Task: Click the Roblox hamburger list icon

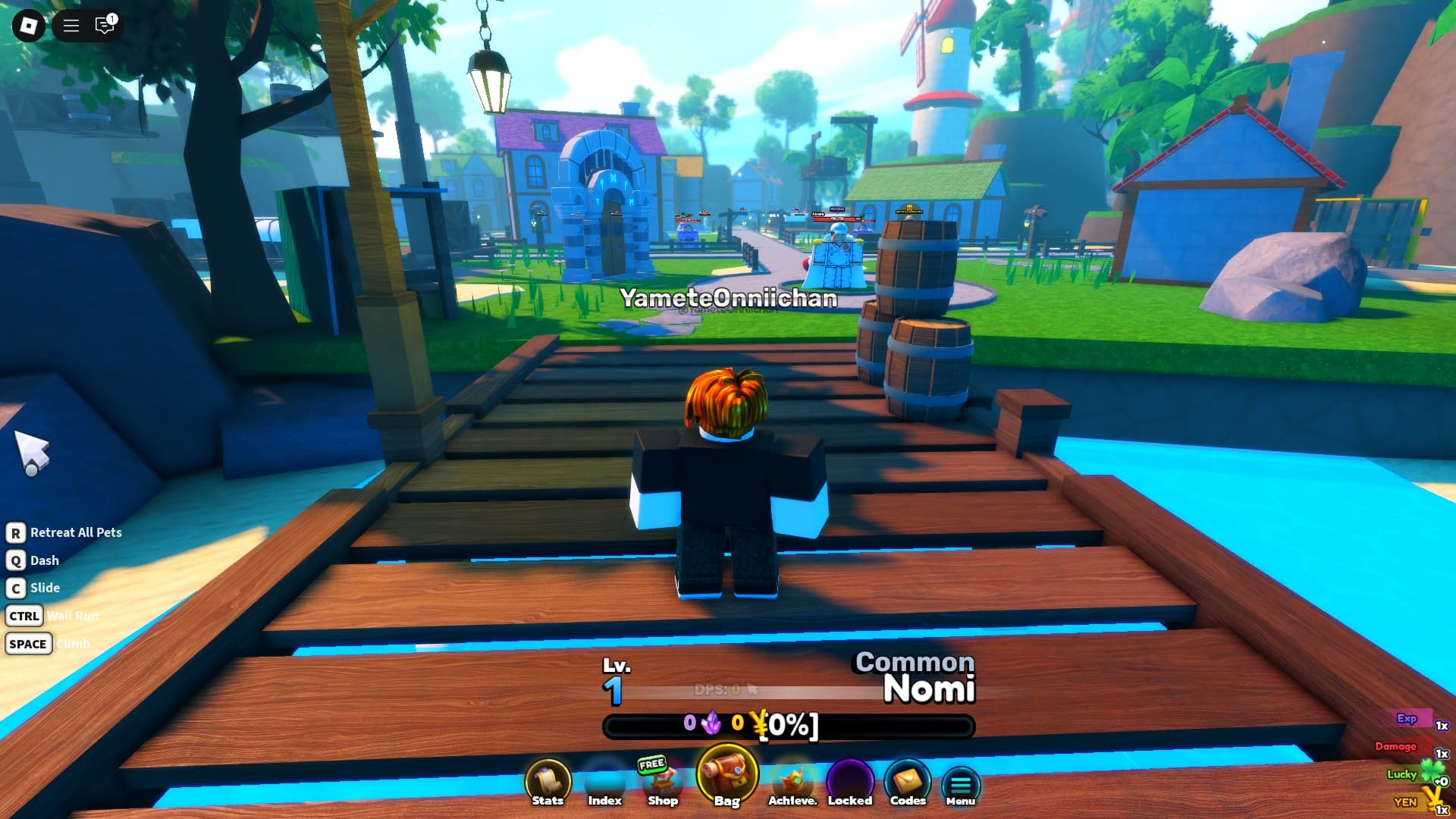Action: click(71, 26)
